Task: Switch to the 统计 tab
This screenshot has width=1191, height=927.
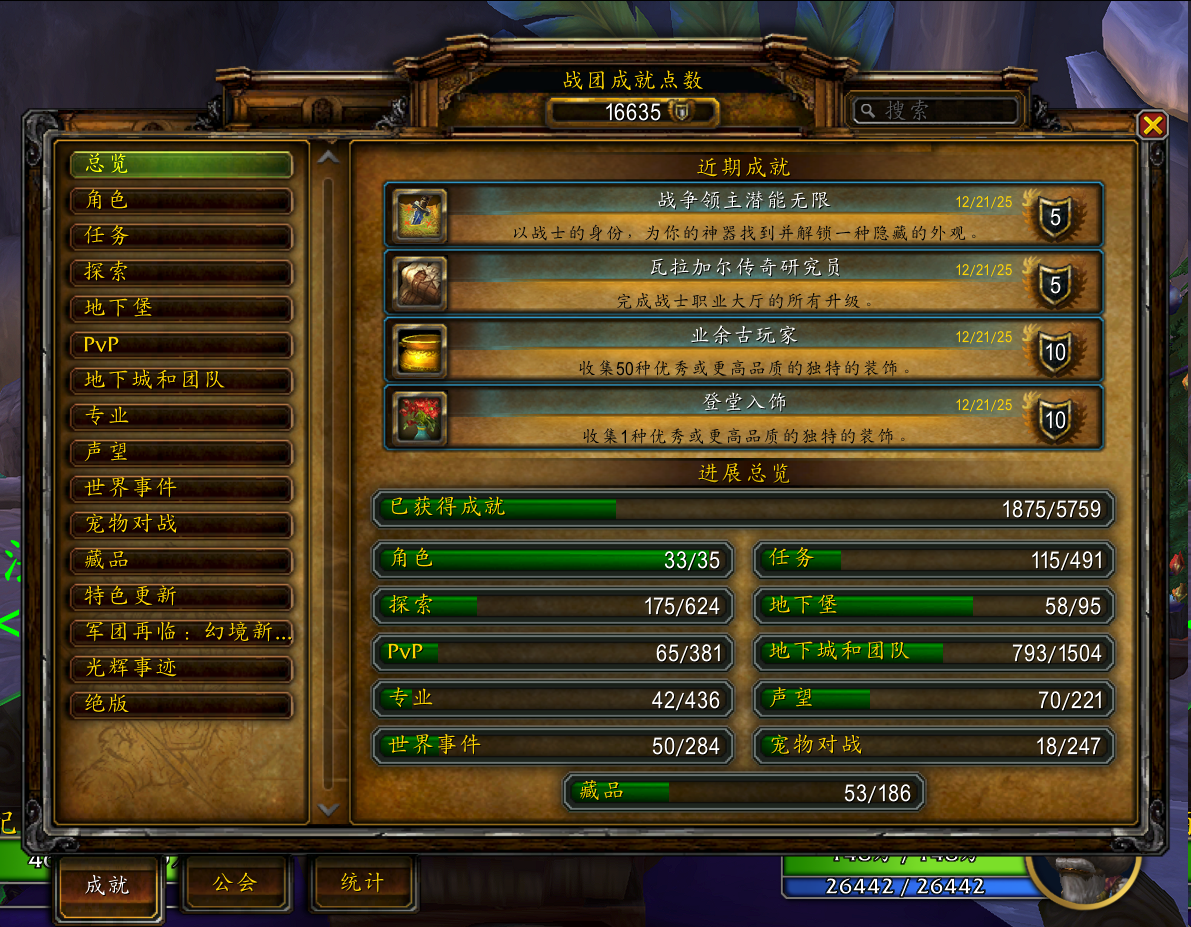Action: (362, 882)
